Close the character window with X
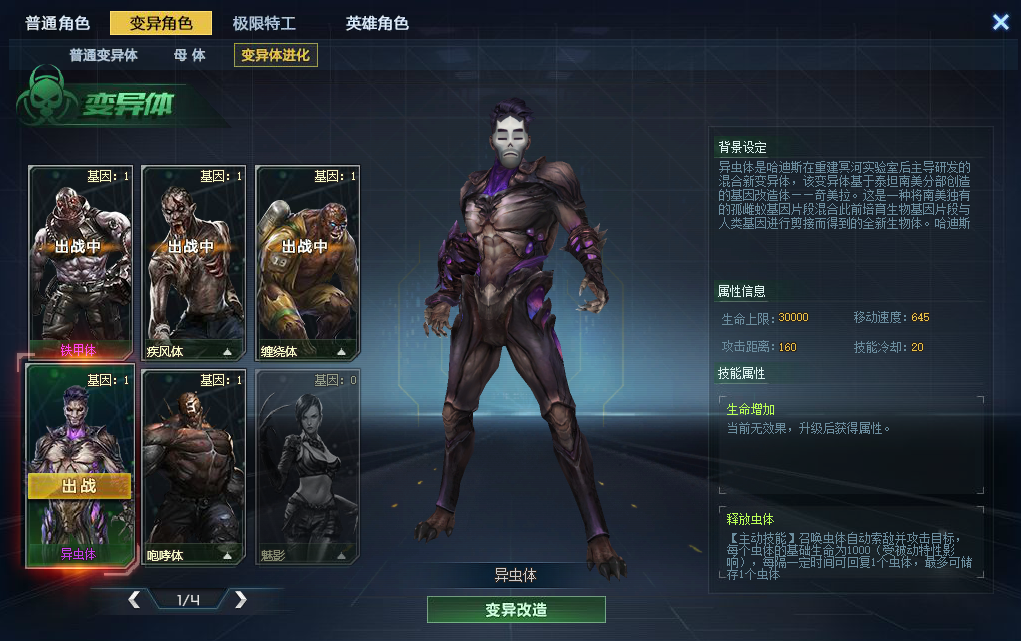 click(x=1000, y=22)
